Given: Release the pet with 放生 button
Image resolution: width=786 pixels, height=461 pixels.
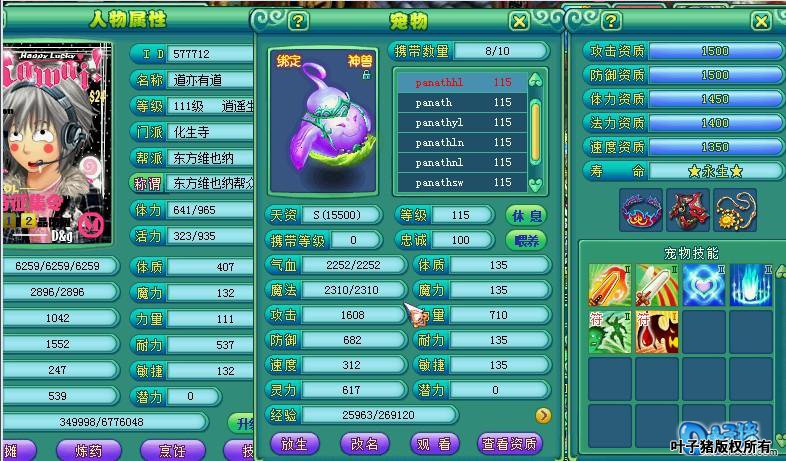Looking at the screenshot, I should 295,443.
